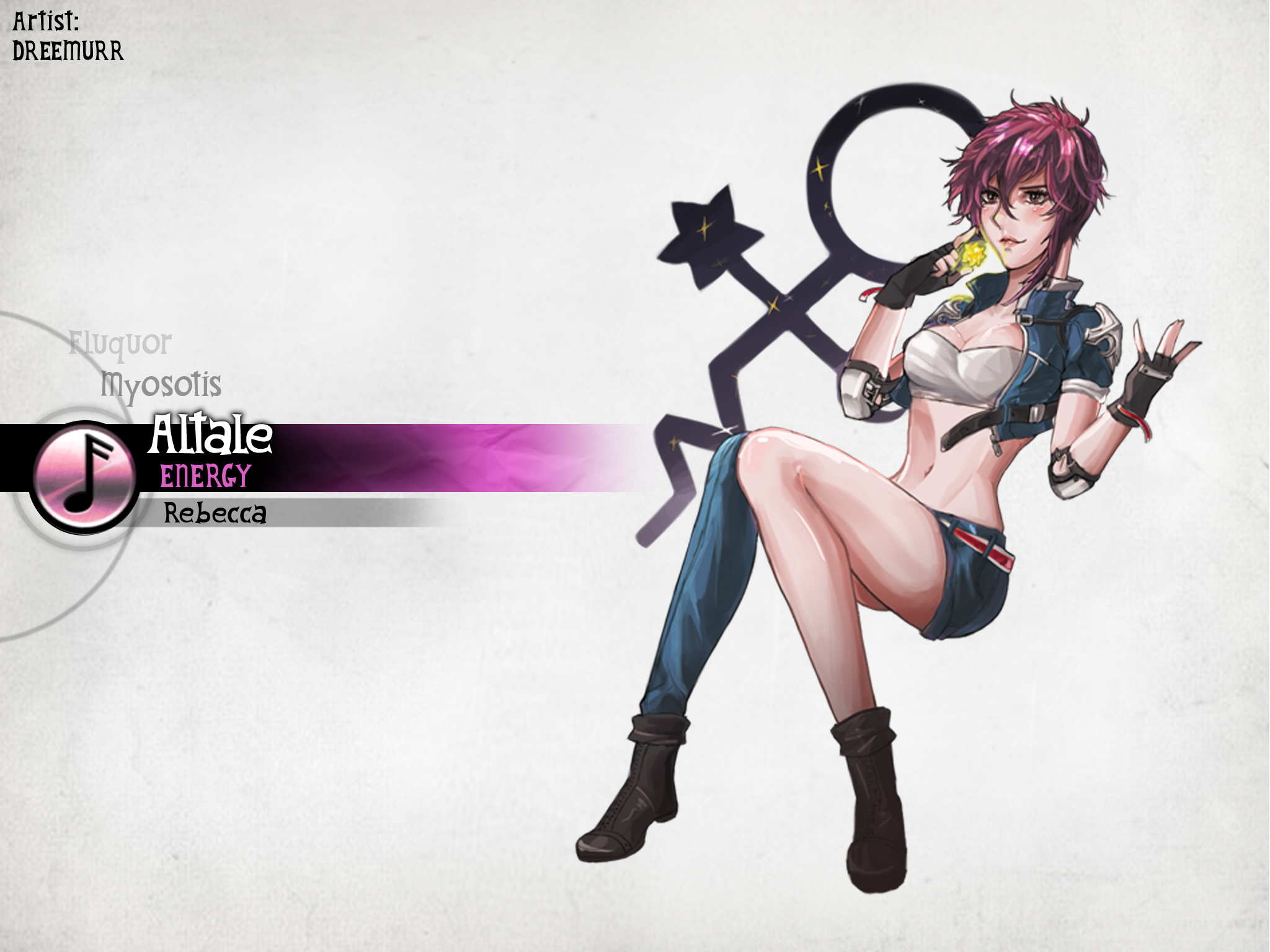Play the highlighted Altale song

click(x=210, y=436)
